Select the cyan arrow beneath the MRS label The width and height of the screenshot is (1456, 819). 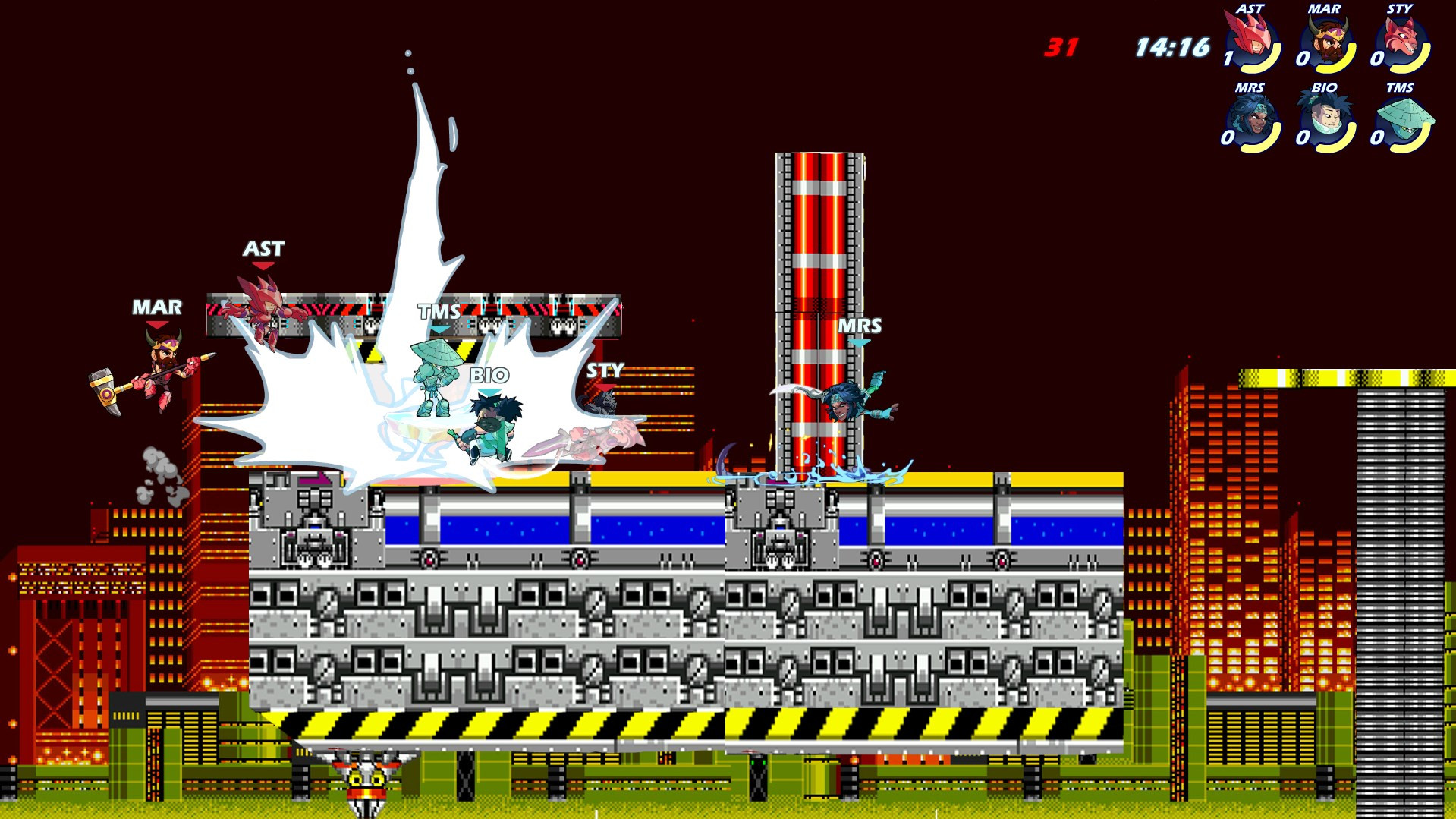tap(860, 343)
